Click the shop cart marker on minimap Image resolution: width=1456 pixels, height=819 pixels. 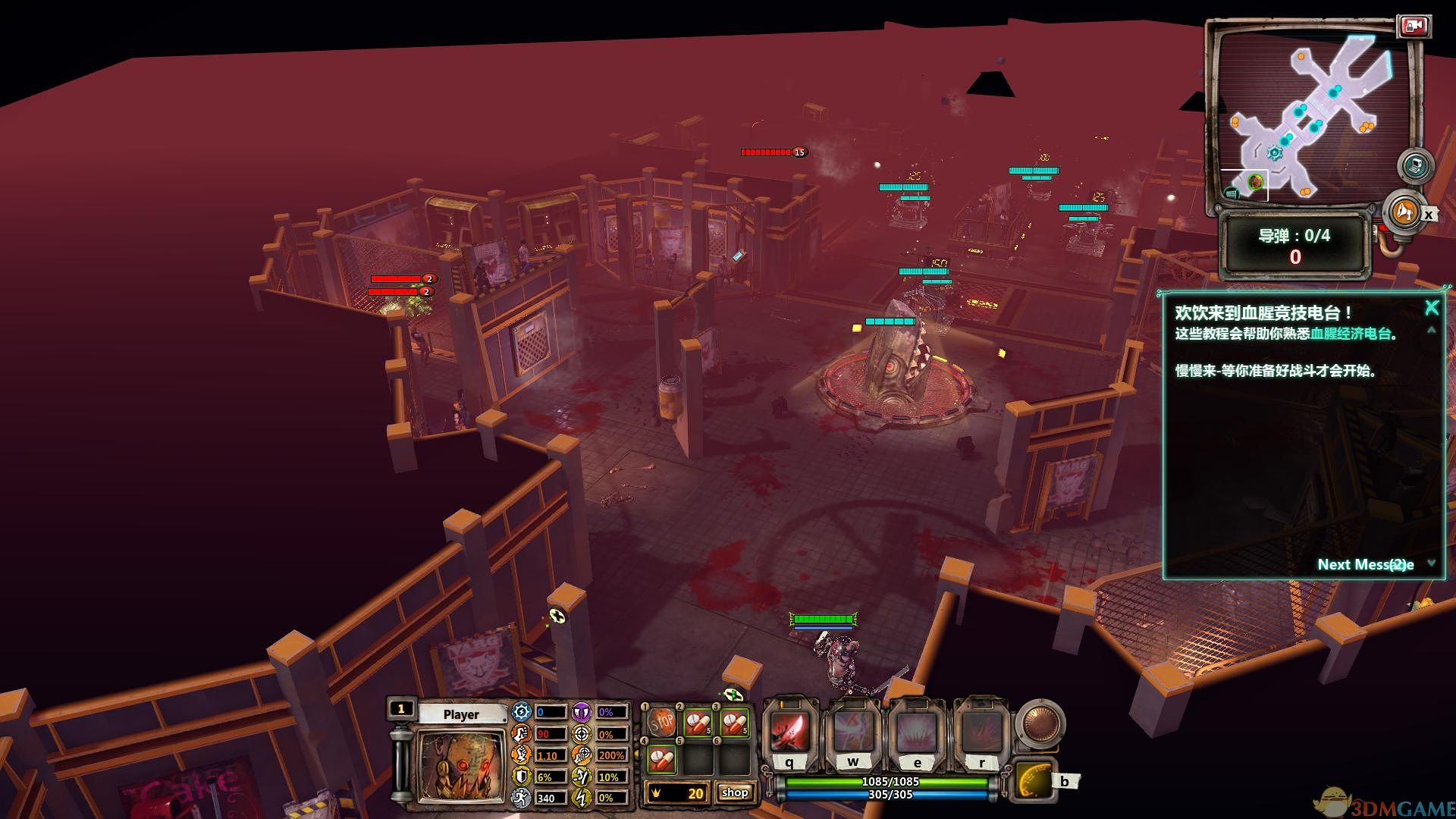1232,193
